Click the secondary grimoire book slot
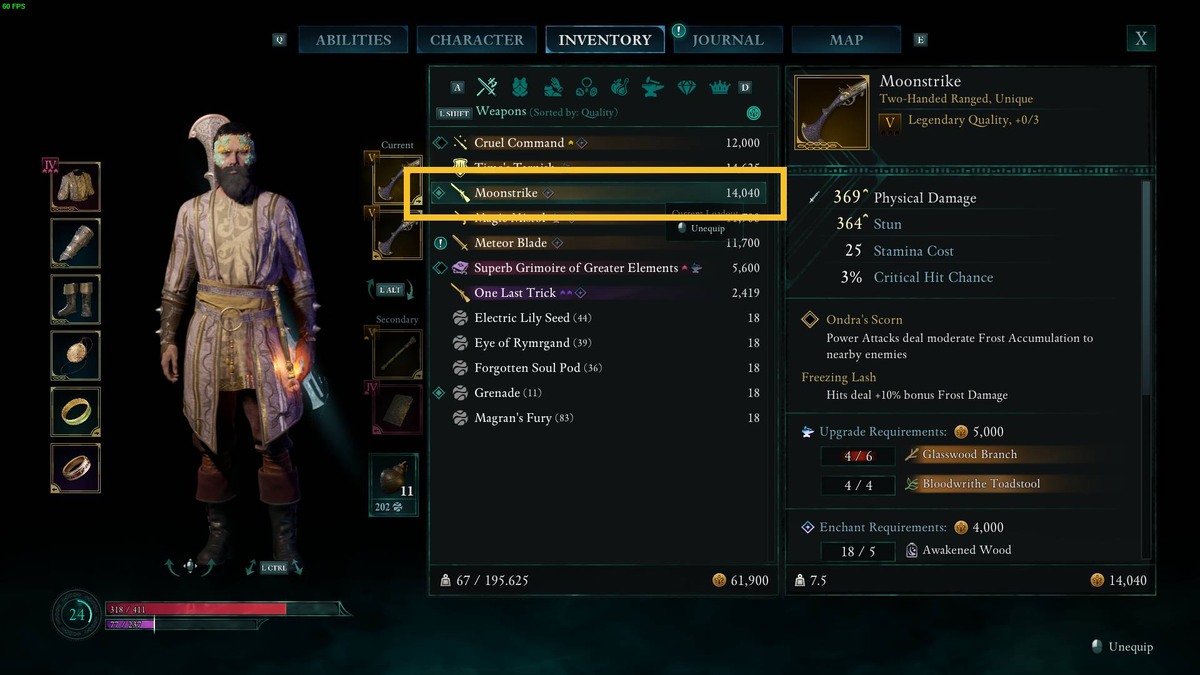Image resolution: width=1200 pixels, height=675 pixels. coord(397,409)
